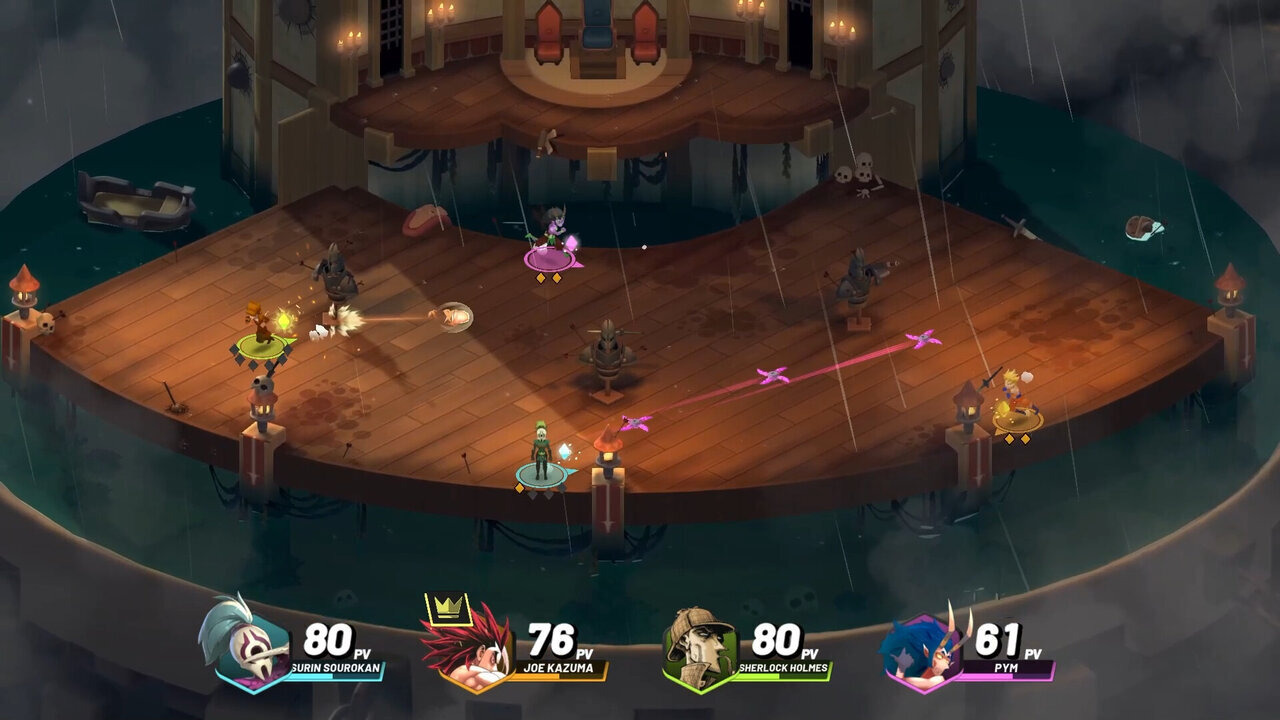Click the blue crystal next to the green fighter

click(565, 452)
